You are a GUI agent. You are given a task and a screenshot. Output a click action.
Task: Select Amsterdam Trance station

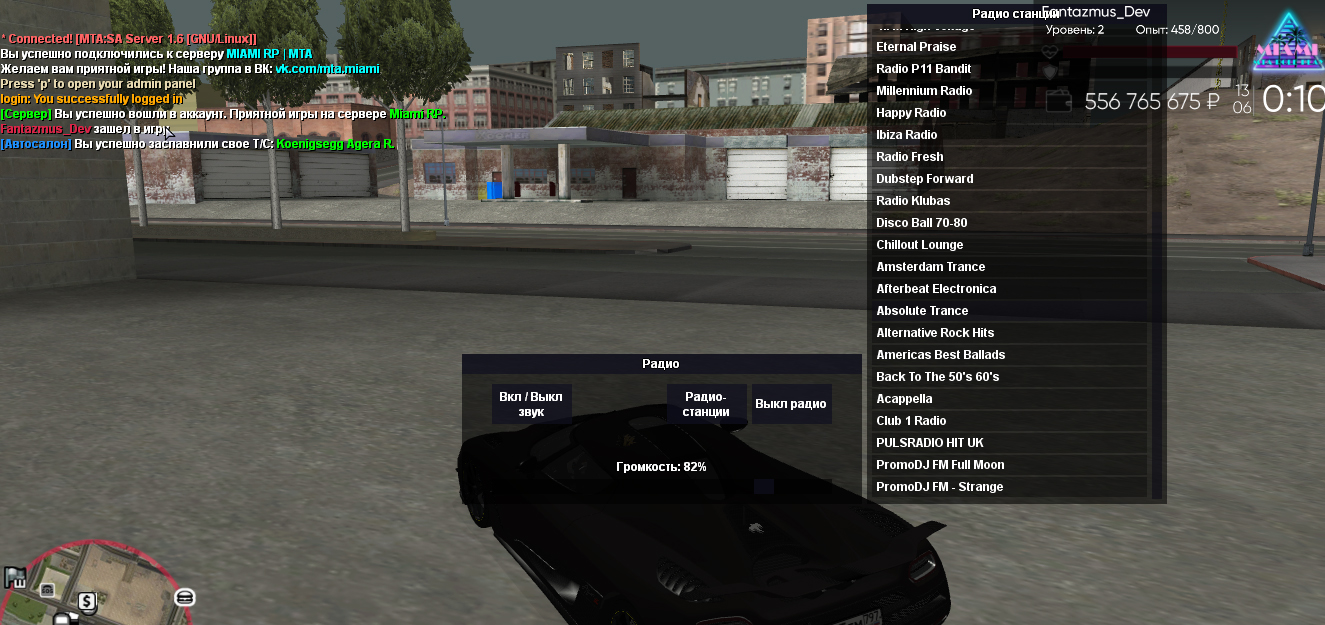click(1010, 267)
